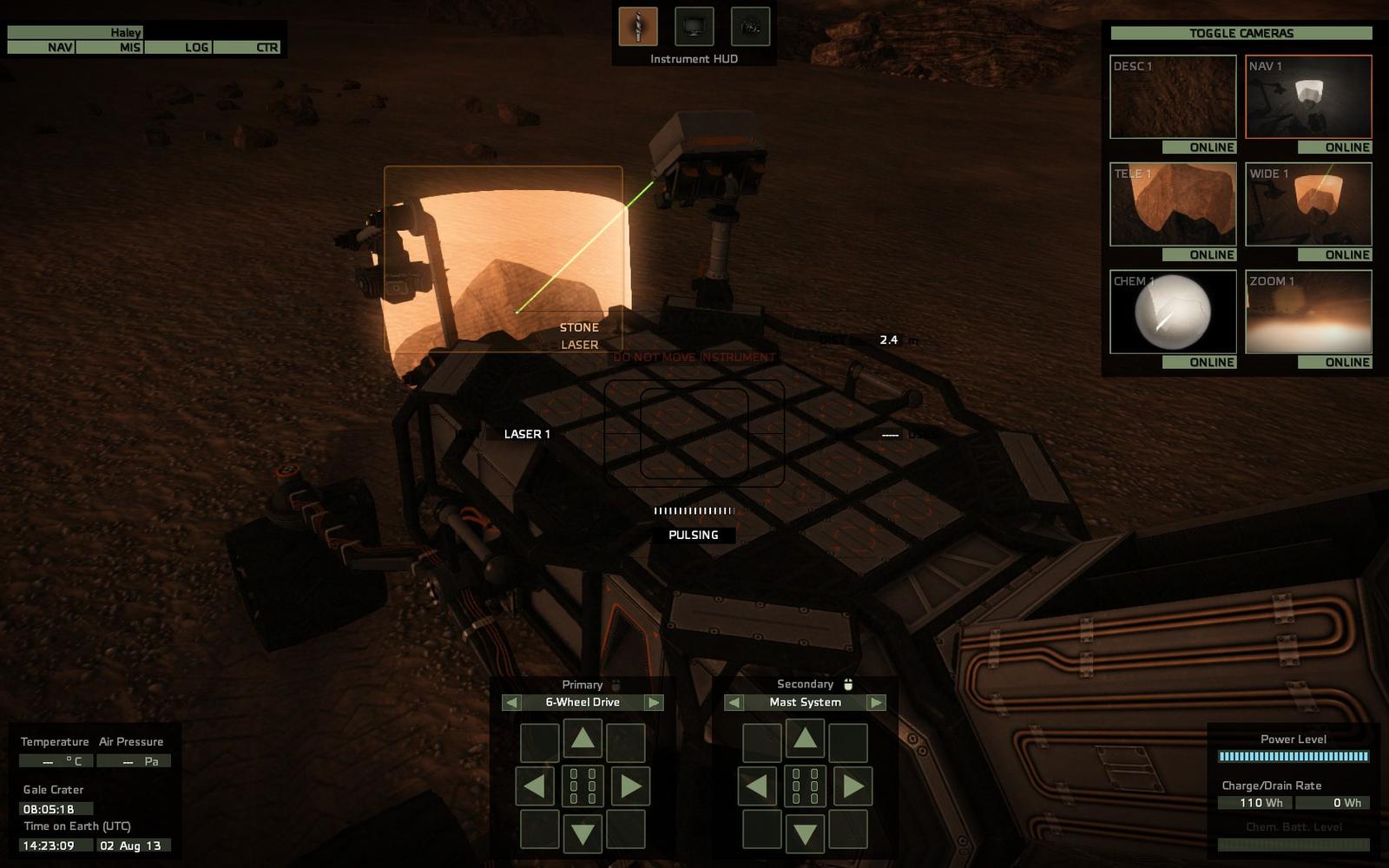The height and width of the screenshot is (868, 1389).
Task: Click the Secondary mast down arrow
Action: coord(806,834)
